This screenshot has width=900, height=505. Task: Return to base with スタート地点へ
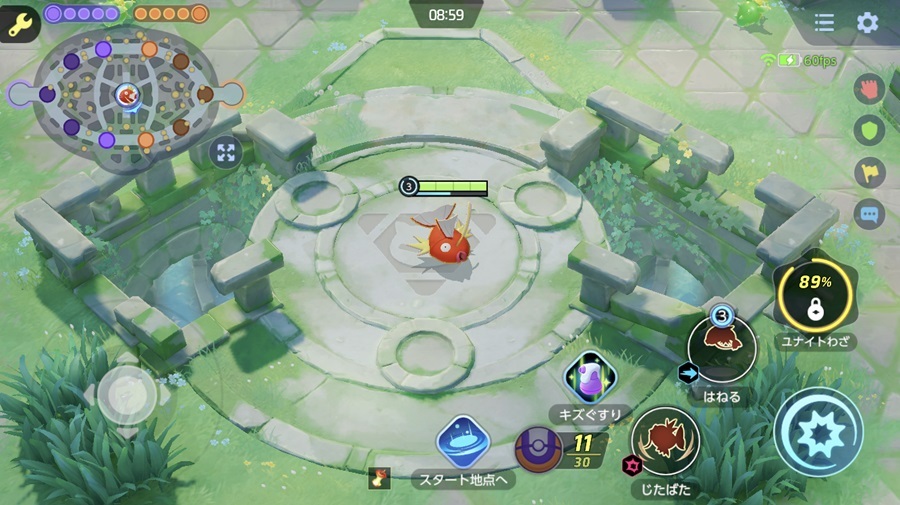[462, 442]
